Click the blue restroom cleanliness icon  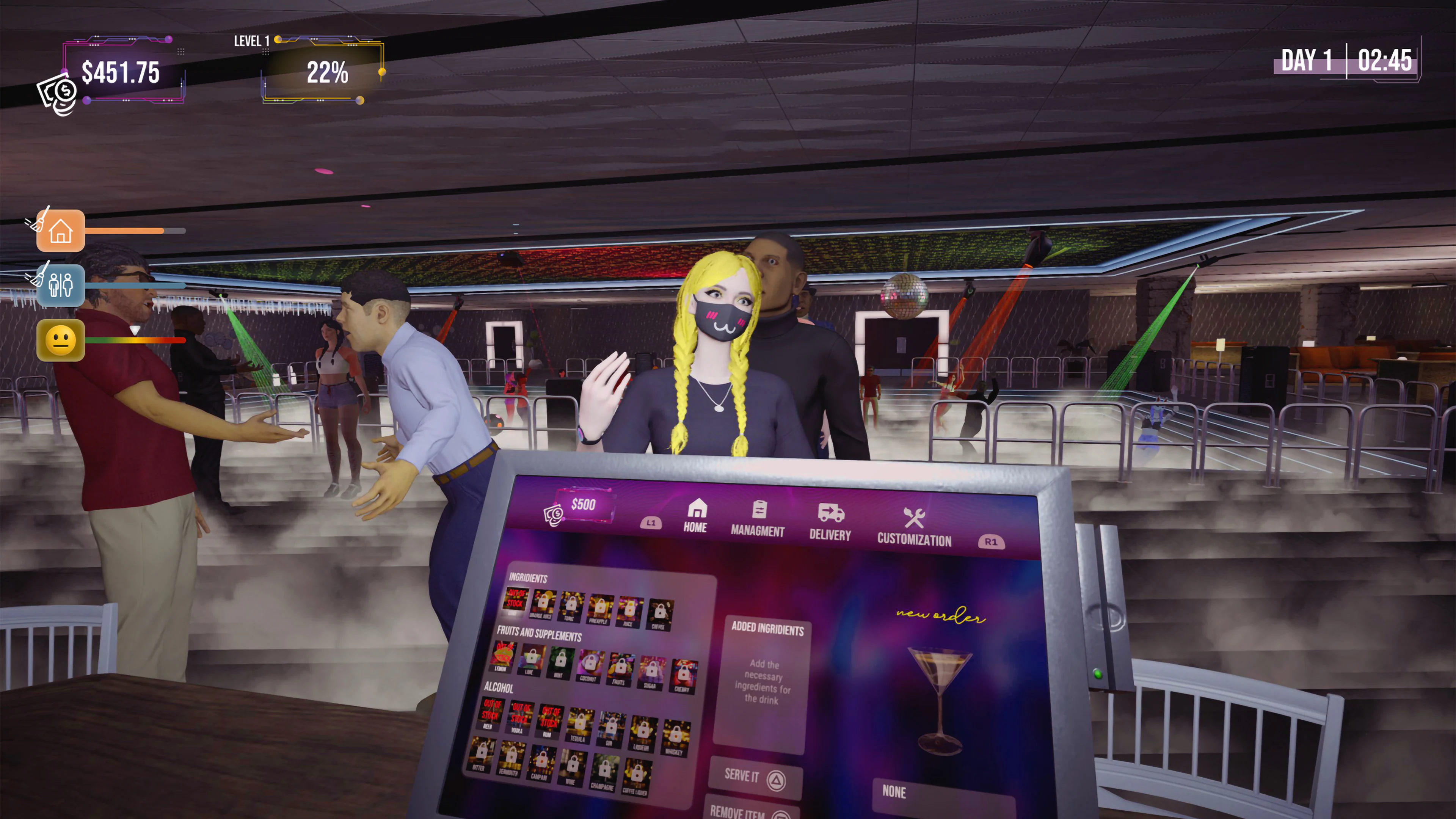point(61,285)
